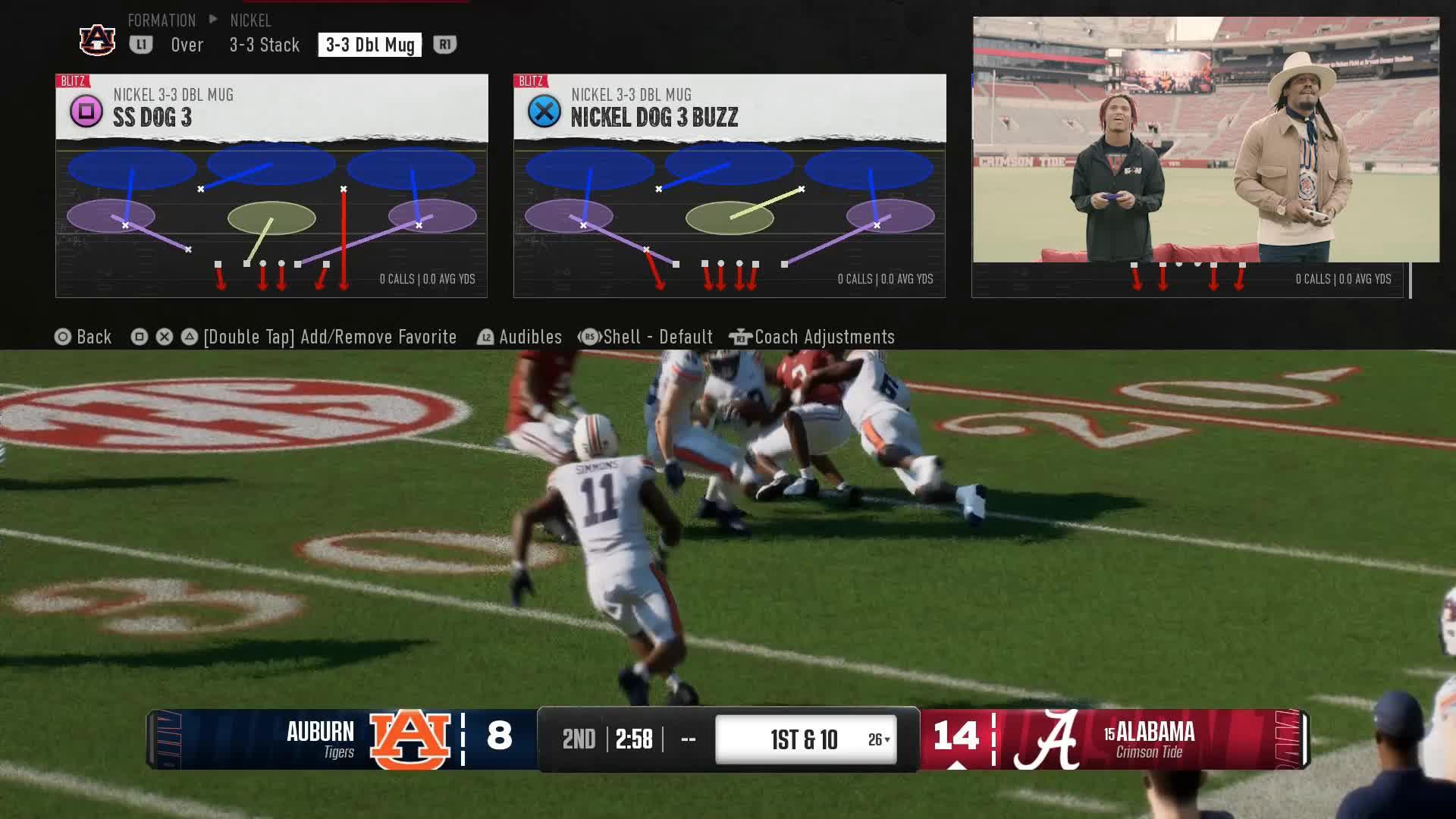Click the Circle Back button icon
This screenshot has width=1456, height=819.
tap(62, 337)
